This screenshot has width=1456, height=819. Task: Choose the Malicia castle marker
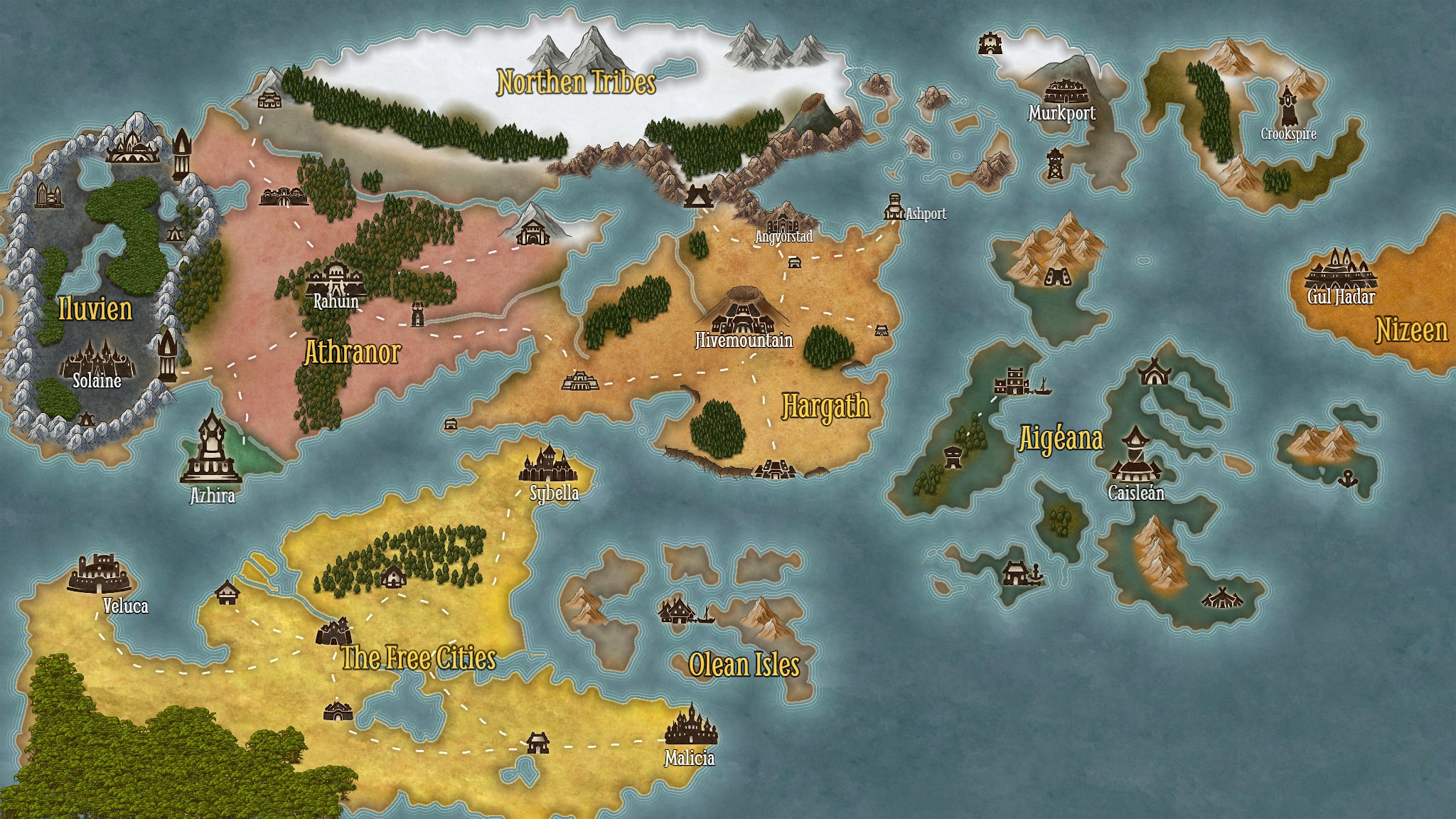(690, 727)
